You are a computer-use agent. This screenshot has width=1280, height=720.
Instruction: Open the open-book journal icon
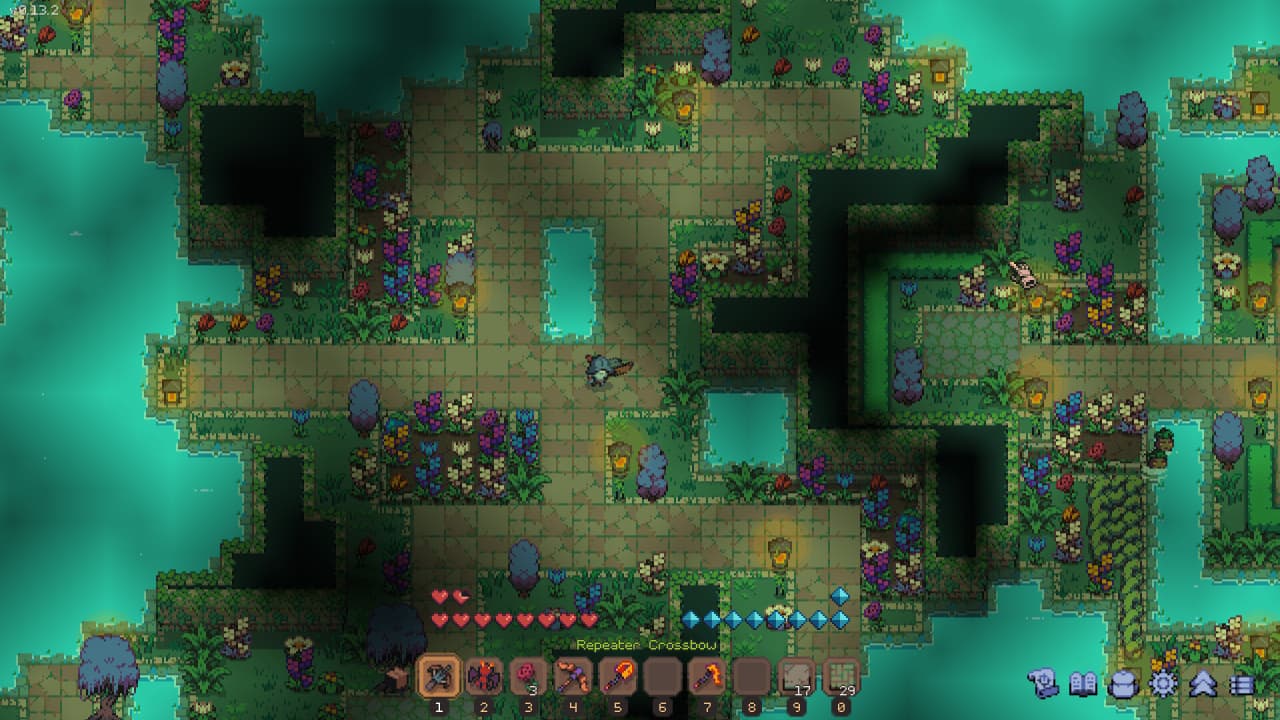coord(1083,684)
